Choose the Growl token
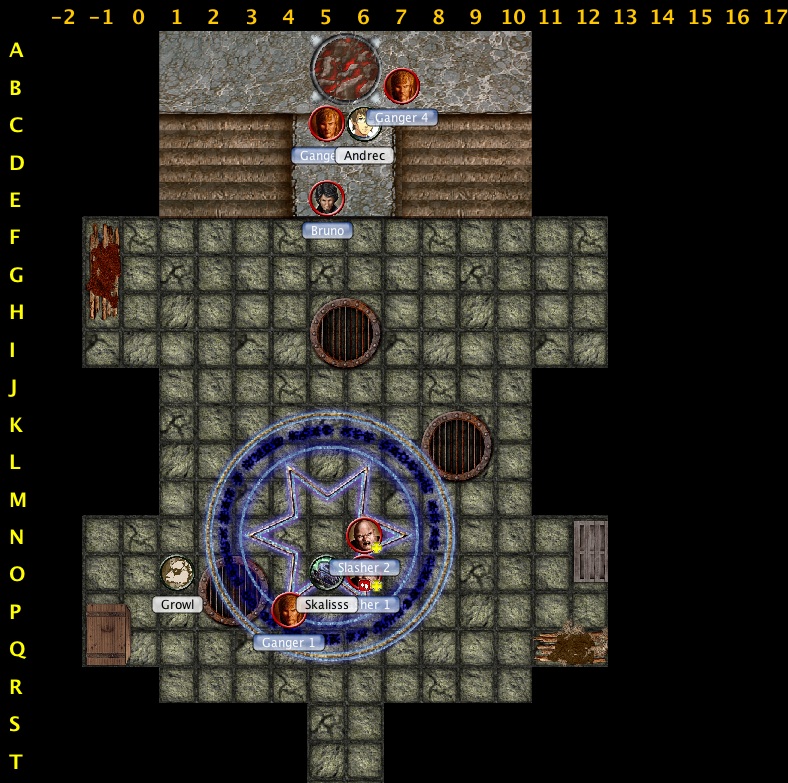 click(x=177, y=573)
